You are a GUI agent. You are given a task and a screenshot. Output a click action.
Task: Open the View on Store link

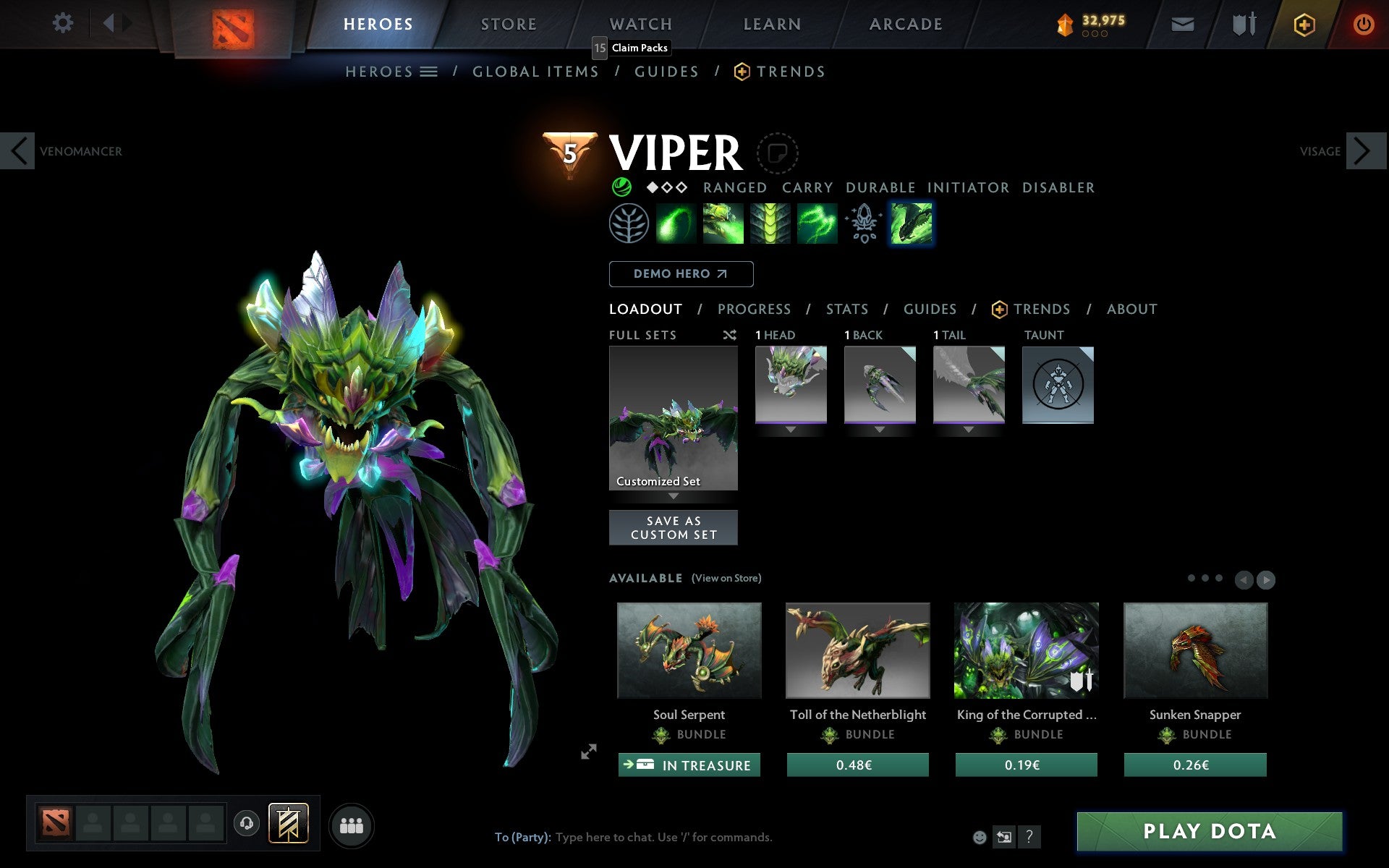pos(726,578)
